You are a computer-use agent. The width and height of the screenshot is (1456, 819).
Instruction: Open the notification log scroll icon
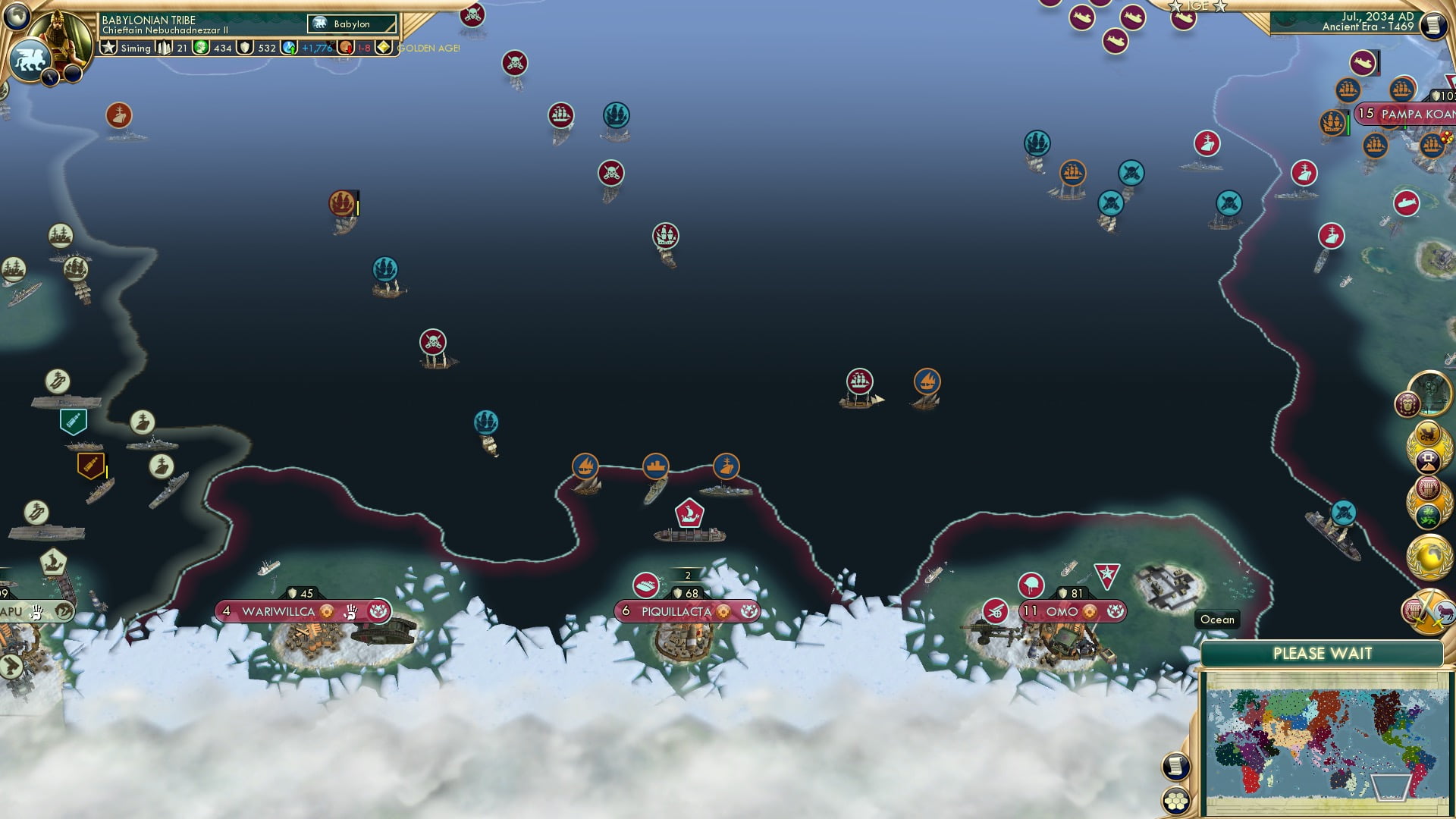click(1175, 767)
